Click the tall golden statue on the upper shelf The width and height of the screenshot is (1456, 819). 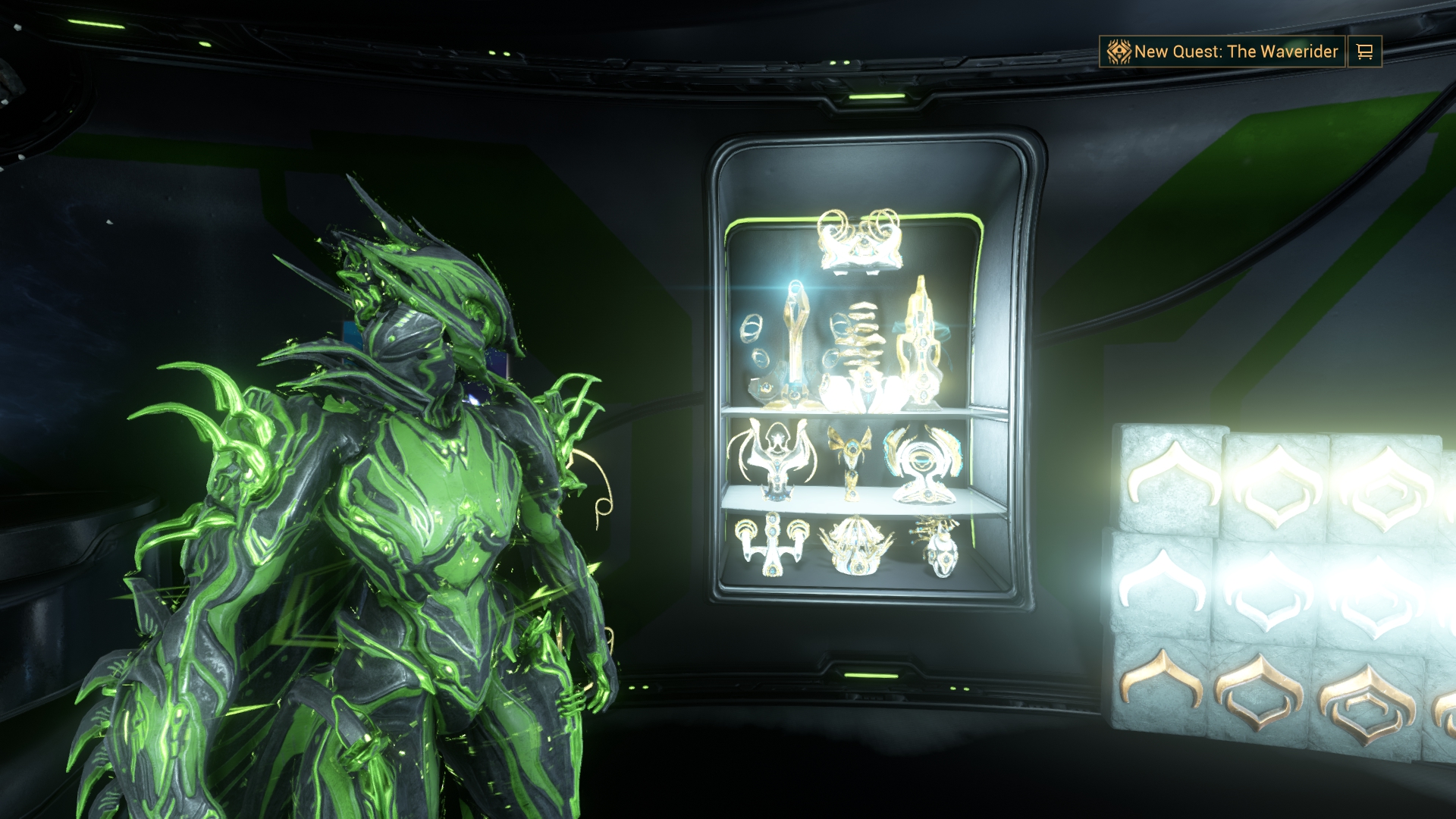pyautogui.click(x=795, y=341)
